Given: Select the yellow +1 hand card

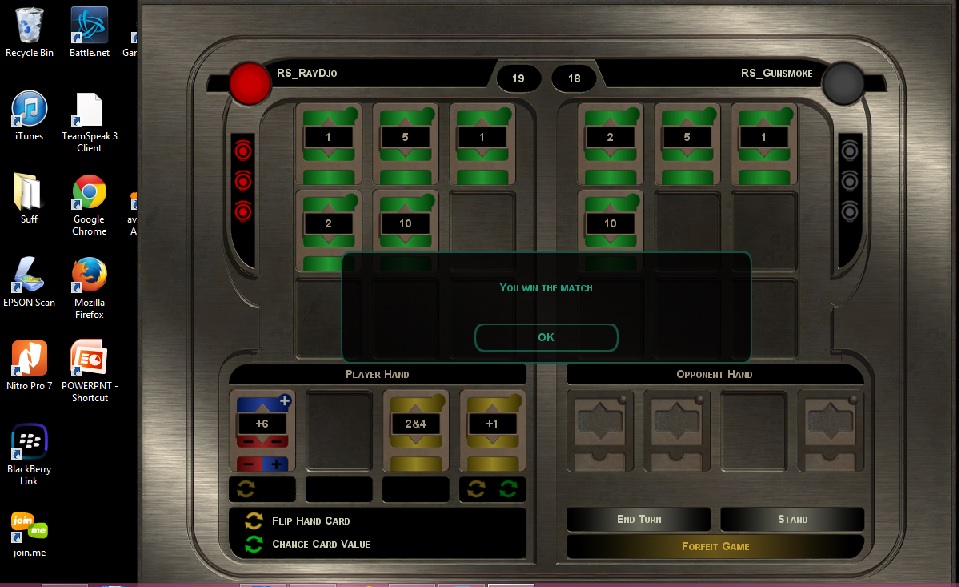Looking at the screenshot, I should pyautogui.click(x=493, y=430).
